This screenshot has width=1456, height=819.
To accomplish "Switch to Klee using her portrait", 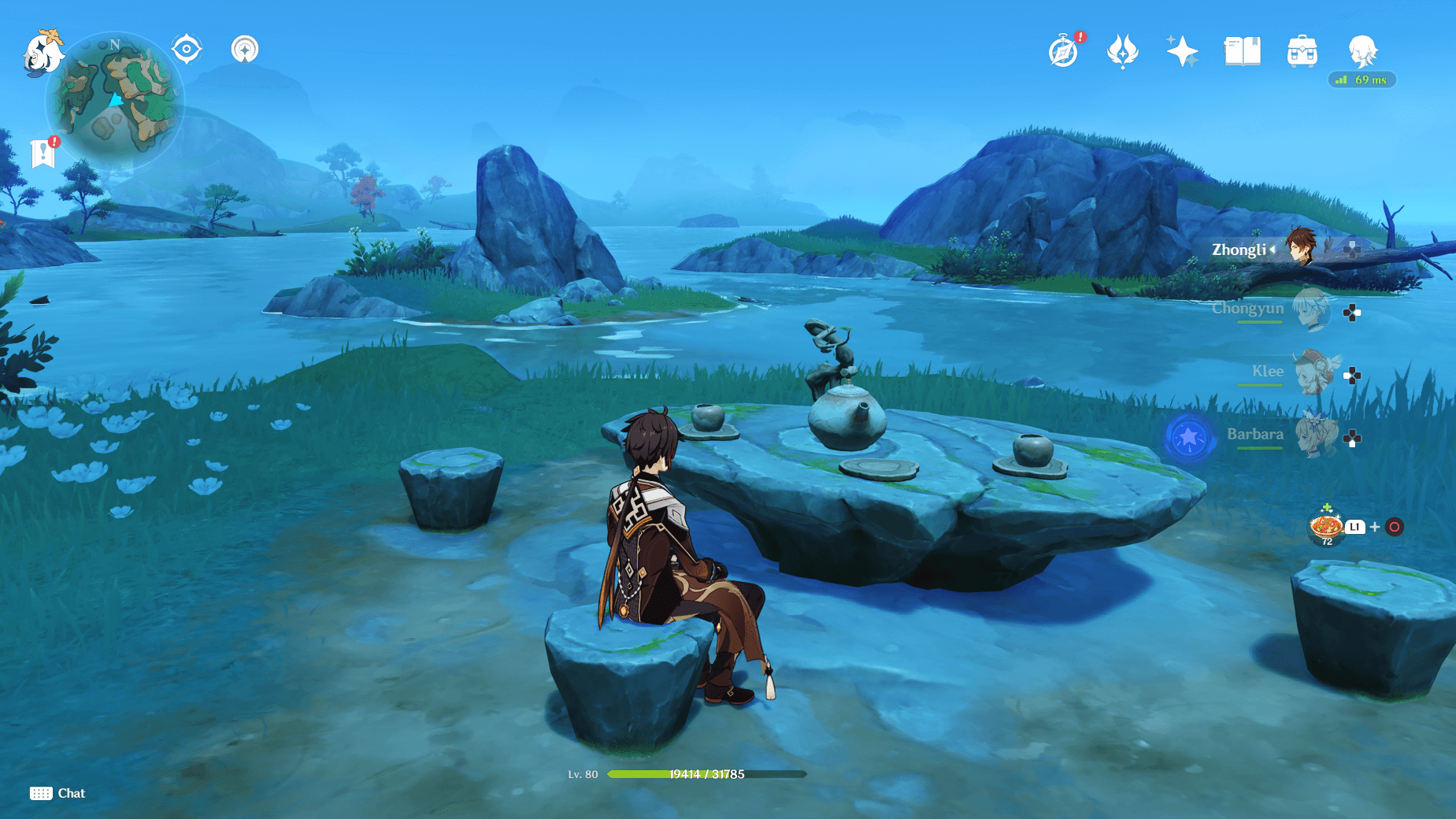I will click(1313, 372).
